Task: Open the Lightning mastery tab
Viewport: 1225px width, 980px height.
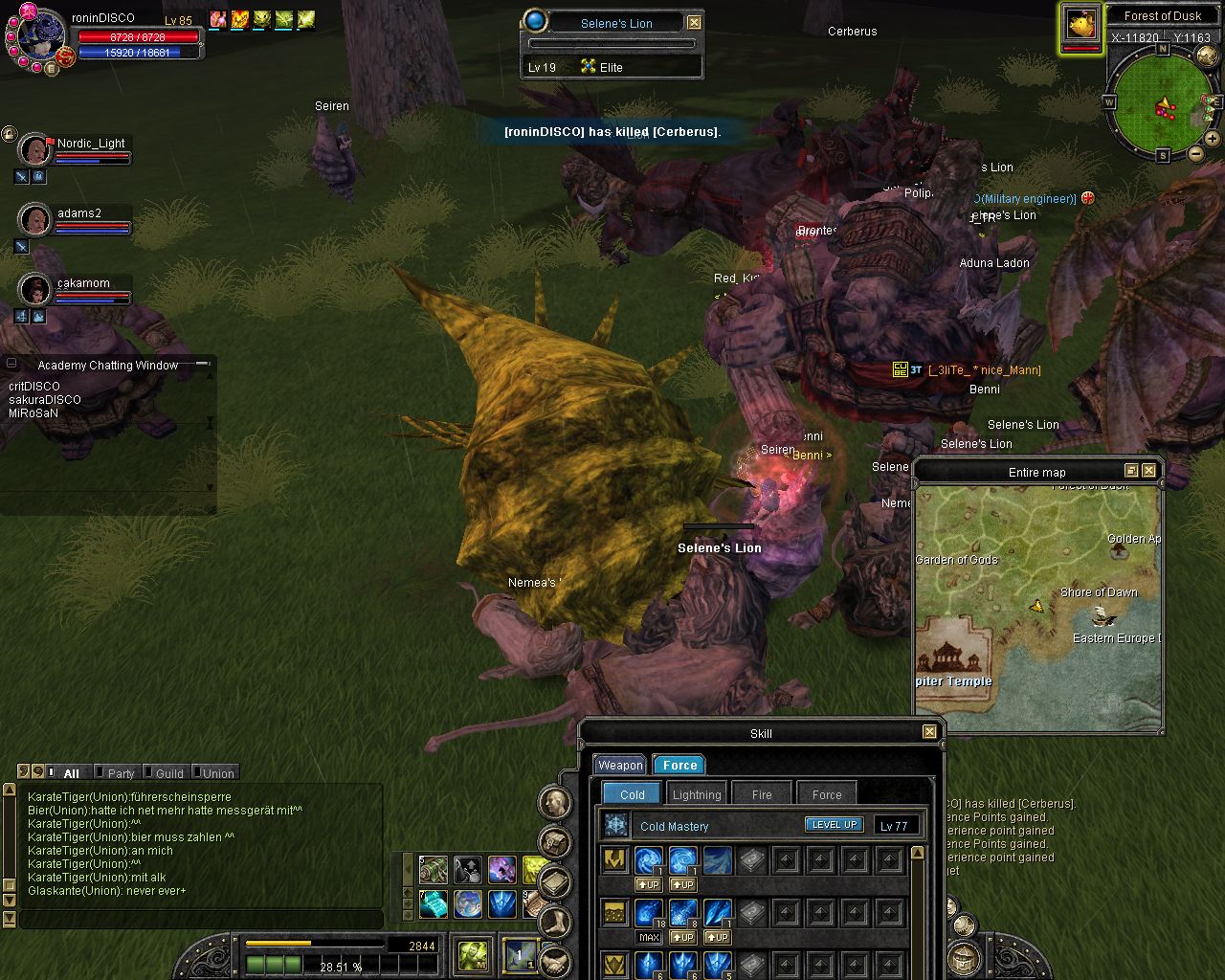Action: [x=697, y=794]
